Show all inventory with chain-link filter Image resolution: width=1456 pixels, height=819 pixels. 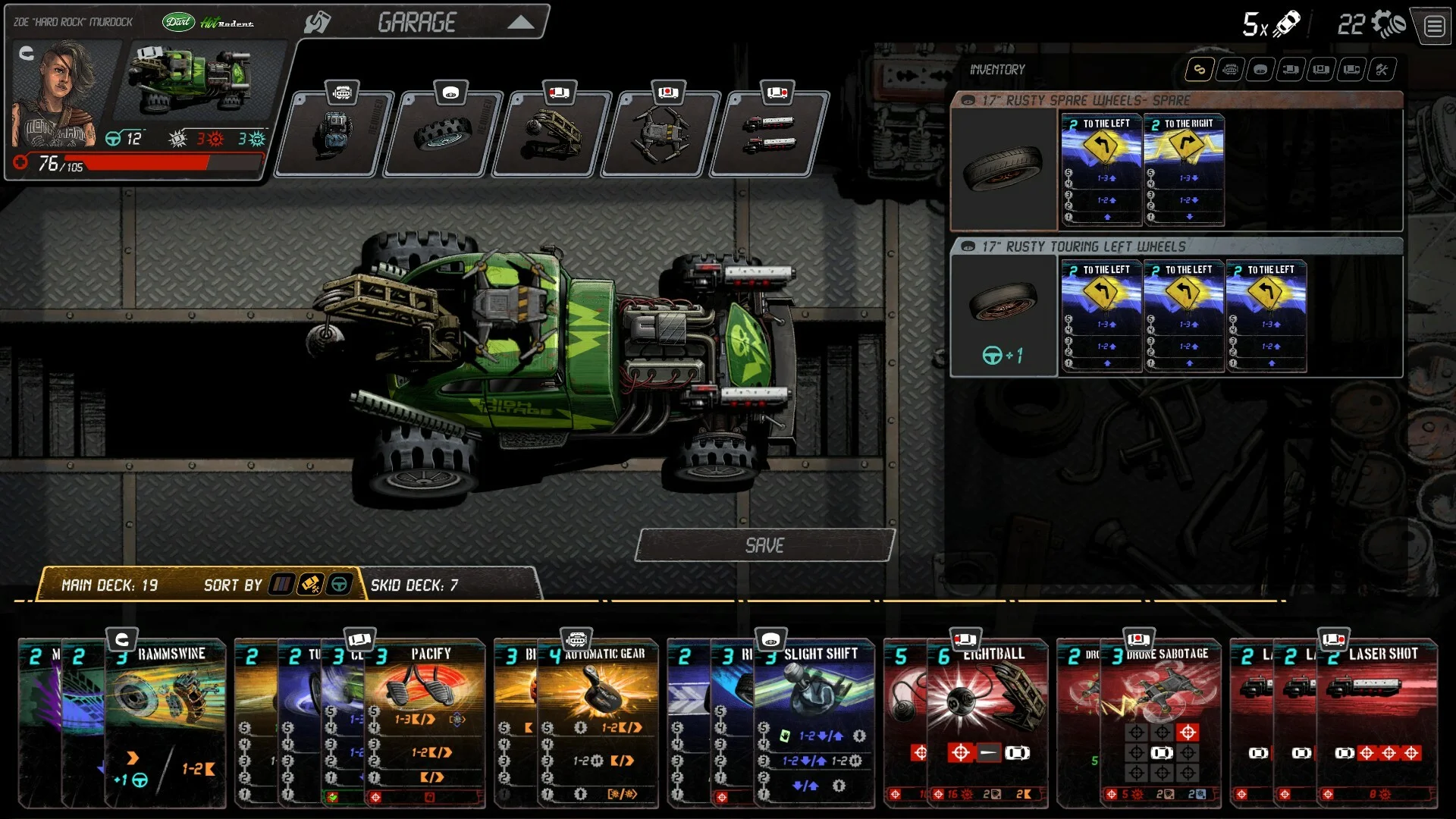coord(1200,70)
